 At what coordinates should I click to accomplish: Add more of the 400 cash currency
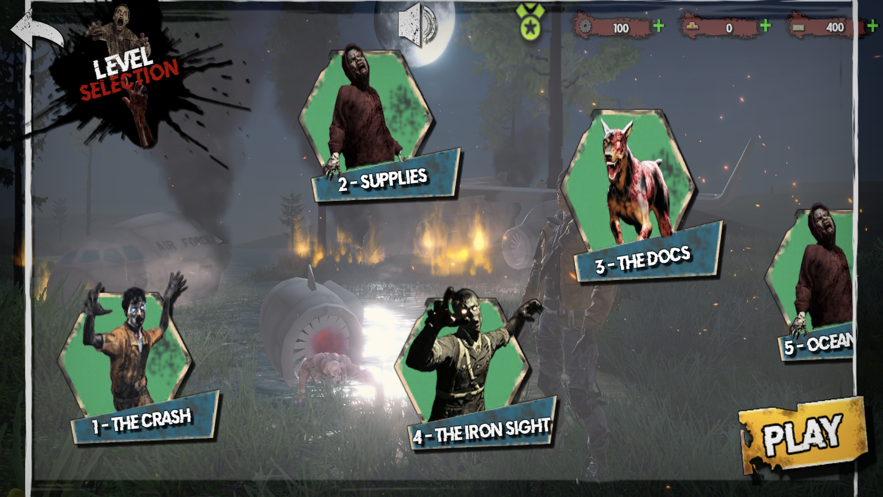coord(872,26)
